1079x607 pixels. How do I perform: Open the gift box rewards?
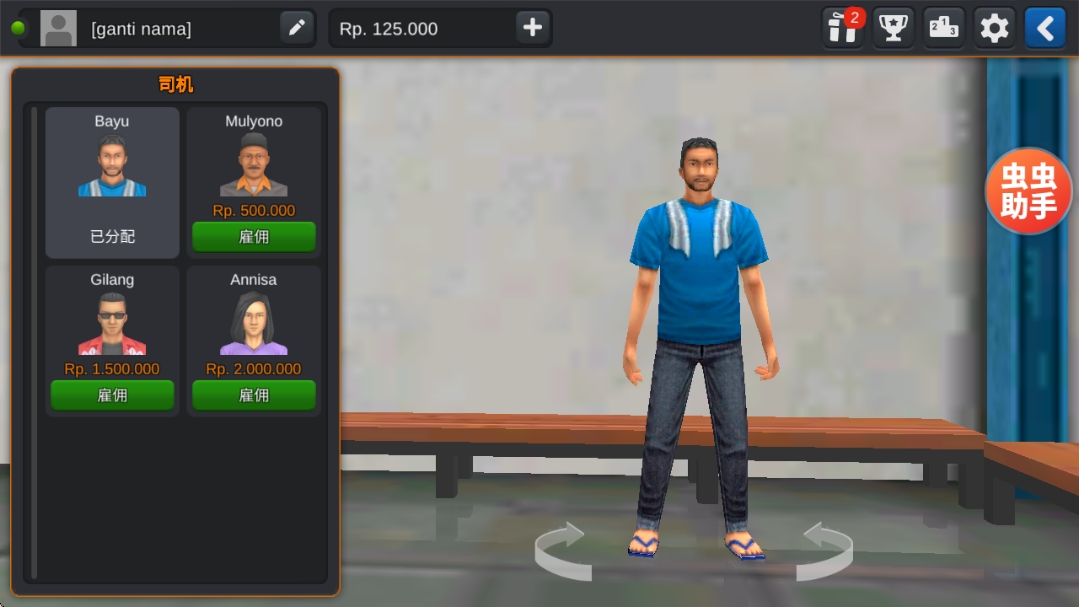[x=843, y=28]
